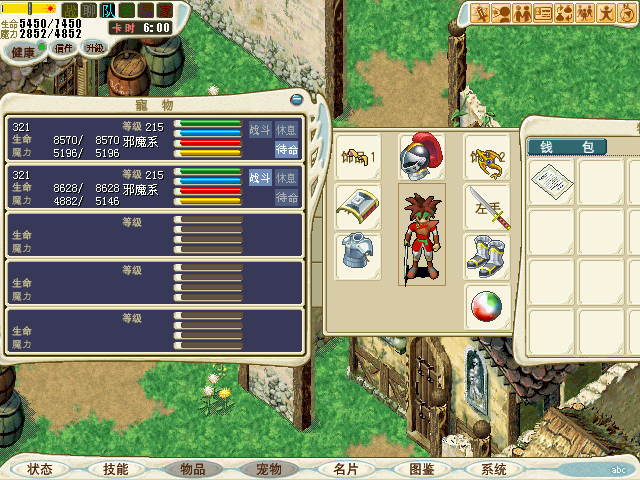
Task: Switch to the 物品 items menu
Action: 192,469
